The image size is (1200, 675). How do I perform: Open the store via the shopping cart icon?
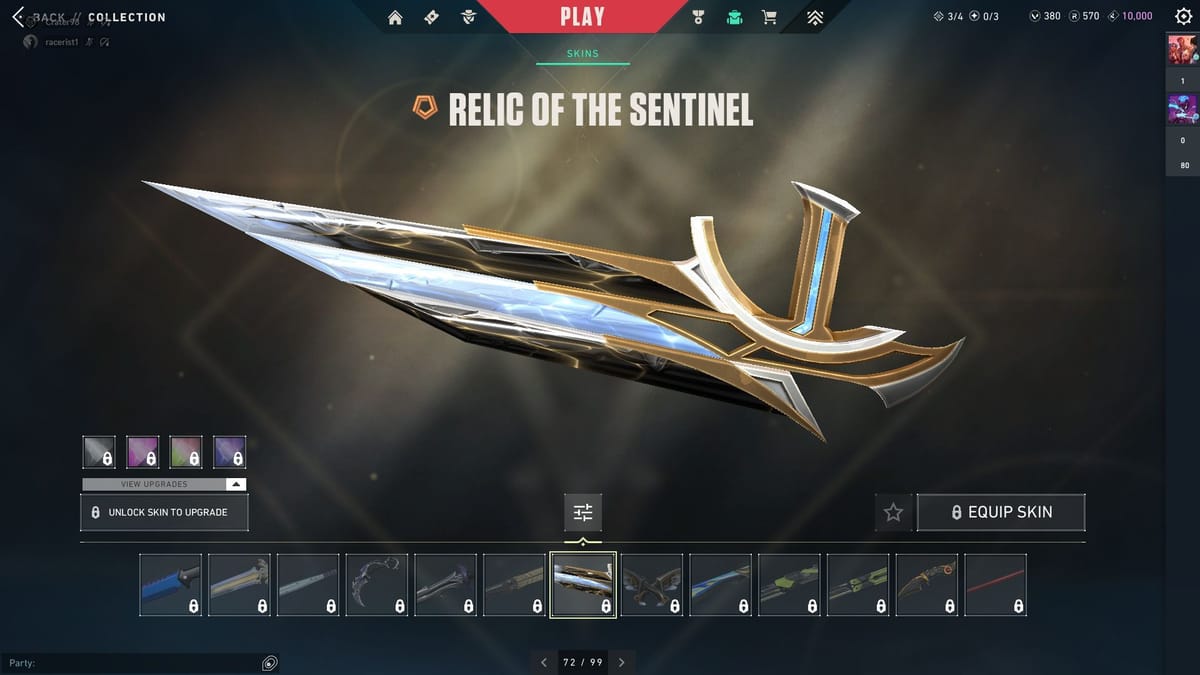769,17
